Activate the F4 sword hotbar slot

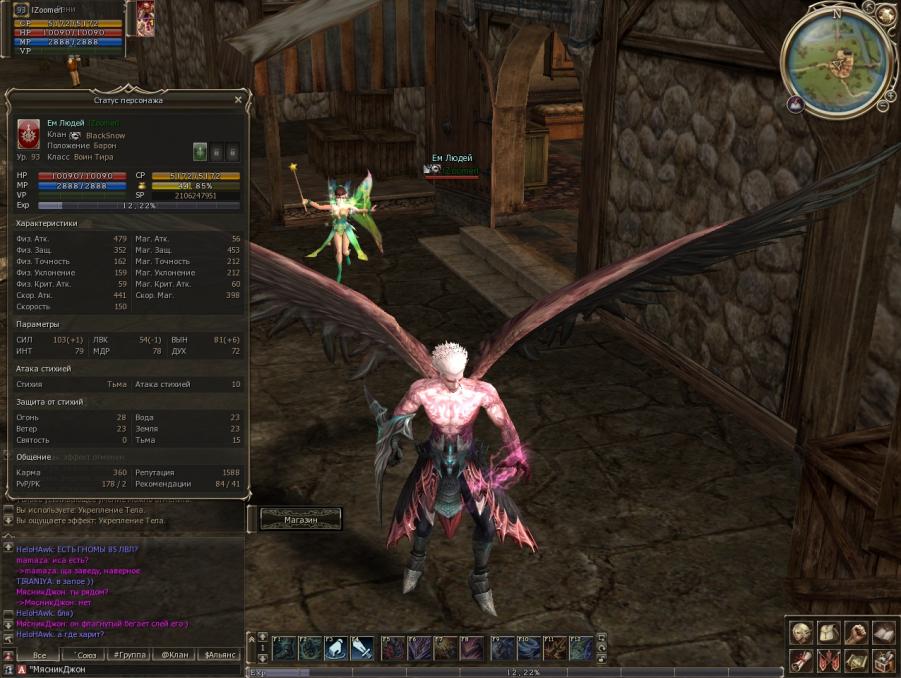tap(362, 648)
